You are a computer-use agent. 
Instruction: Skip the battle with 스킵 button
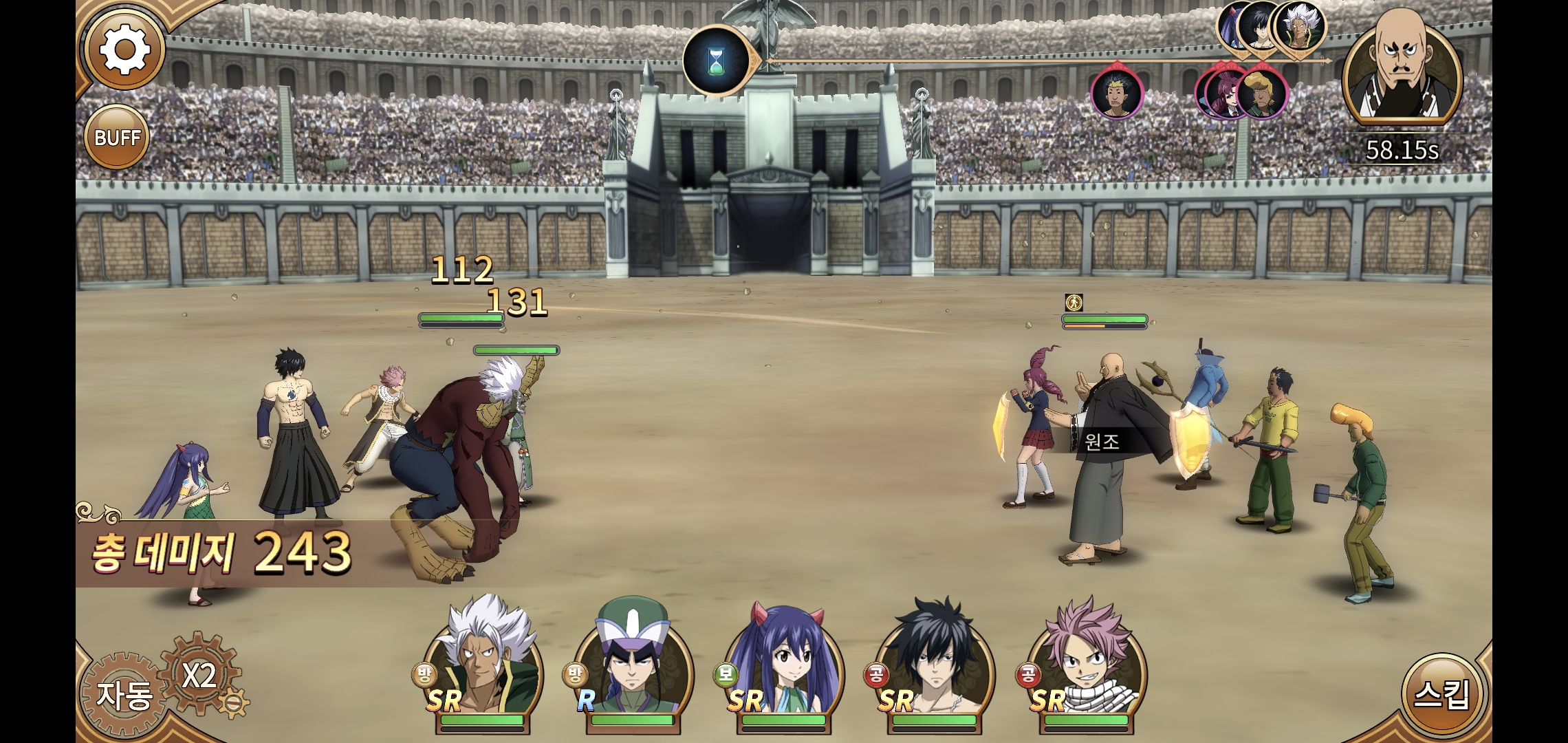[1441, 695]
